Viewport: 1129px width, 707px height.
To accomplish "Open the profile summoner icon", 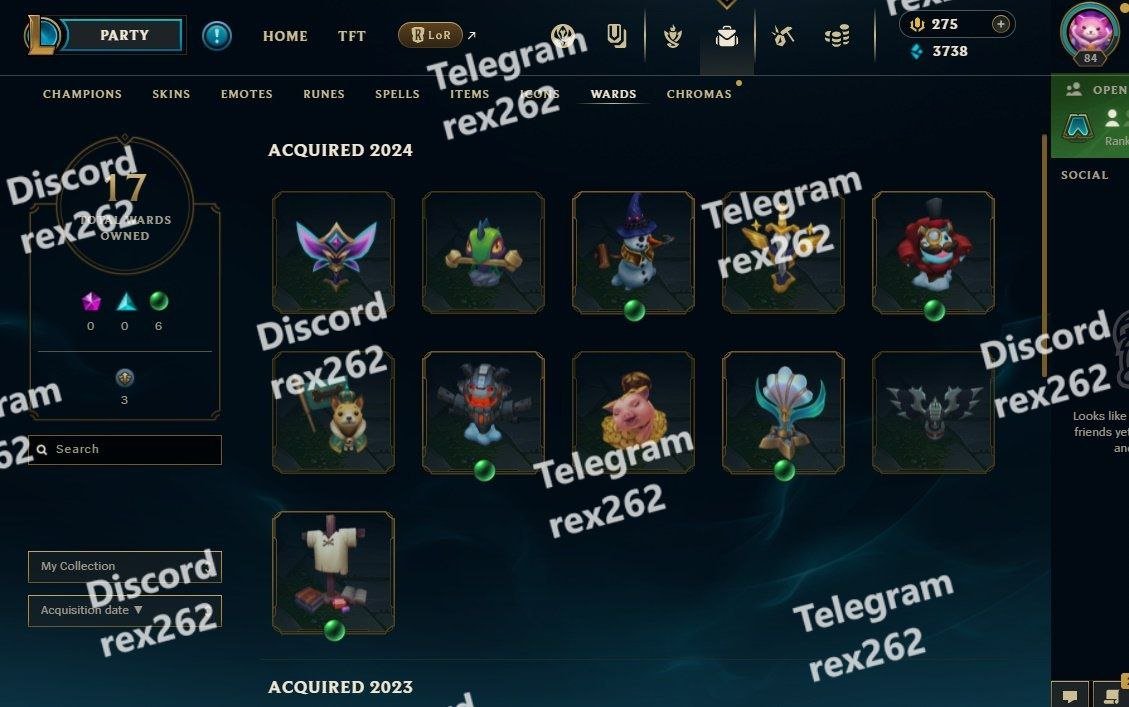I will pyautogui.click(x=1088, y=32).
